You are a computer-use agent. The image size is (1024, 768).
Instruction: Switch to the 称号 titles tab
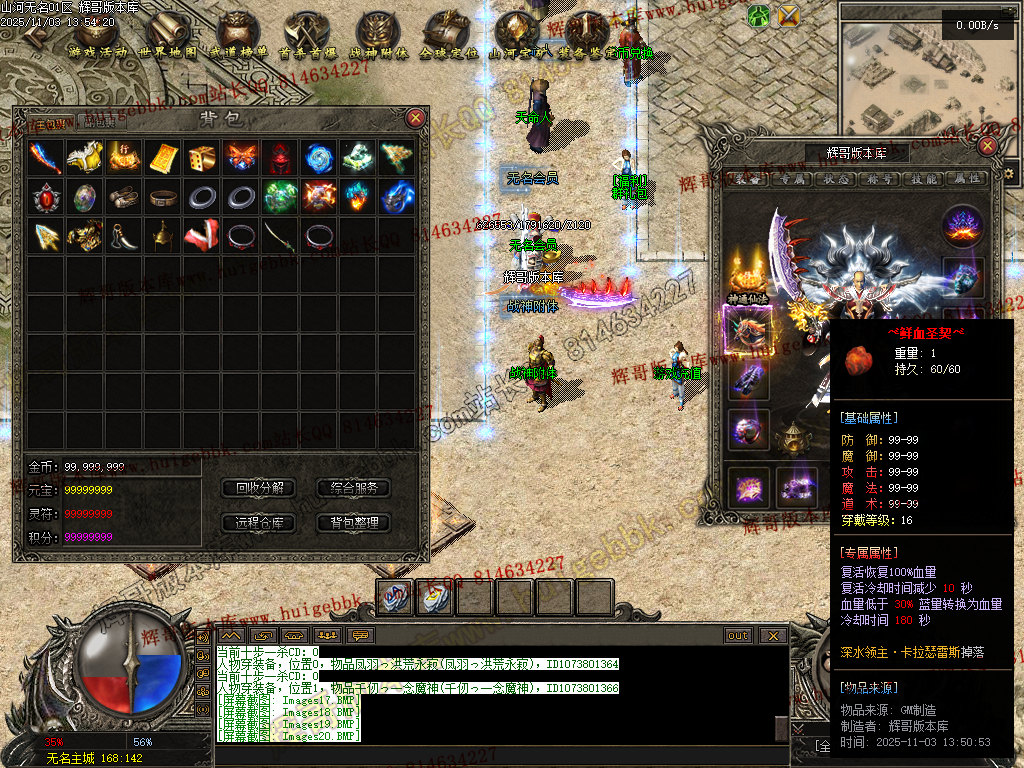pyautogui.click(x=877, y=179)
